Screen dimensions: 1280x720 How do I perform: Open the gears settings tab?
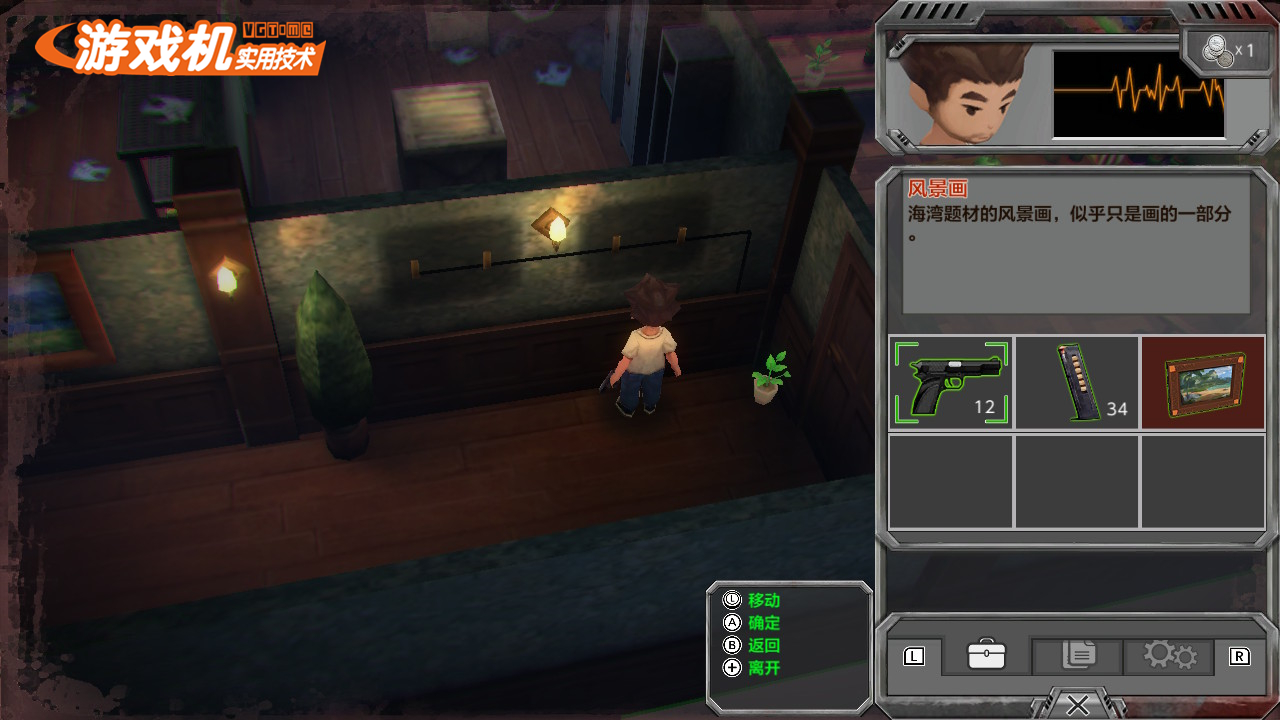[1169, 656]
